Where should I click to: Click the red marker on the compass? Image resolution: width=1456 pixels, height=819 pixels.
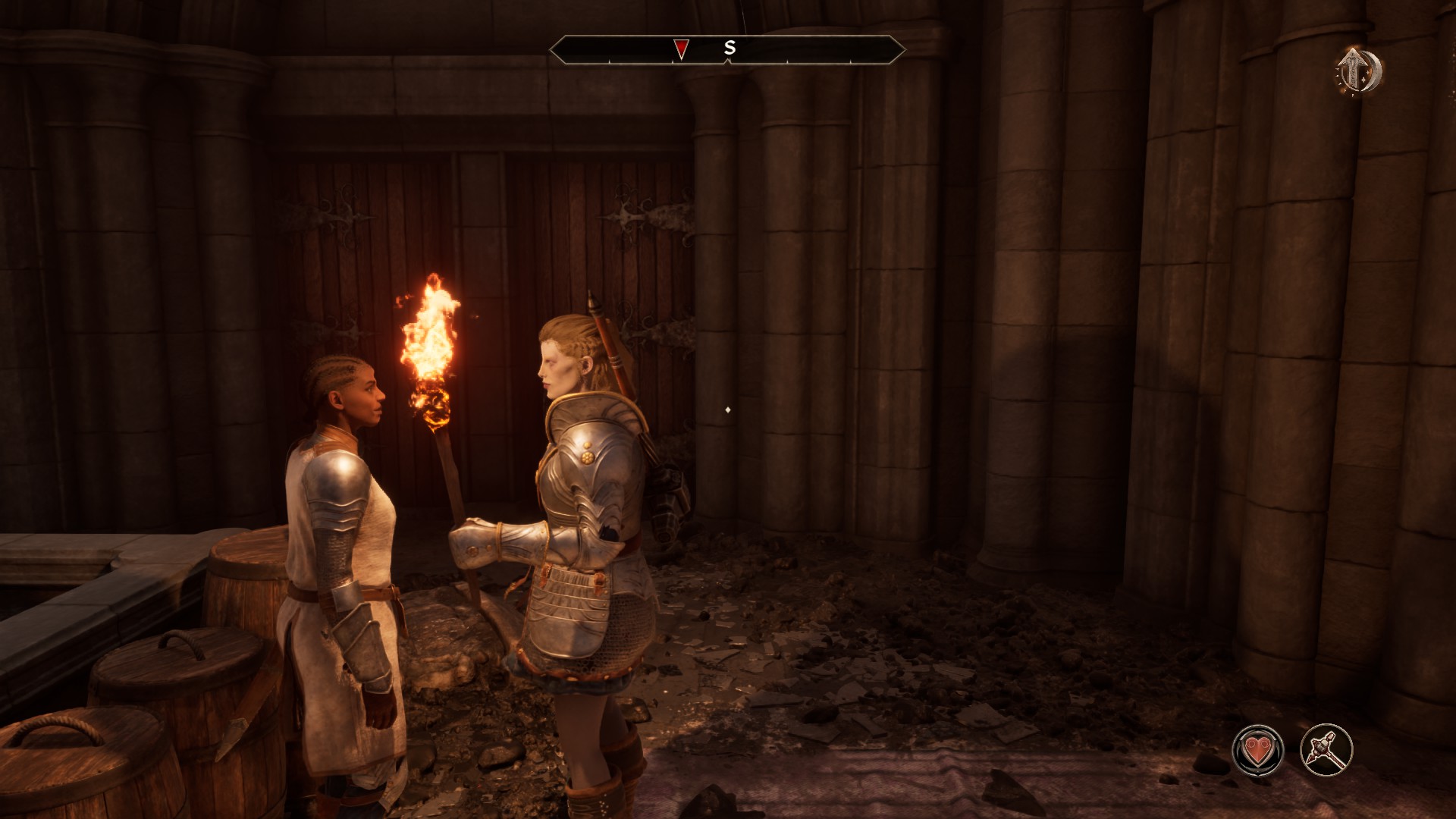681,49
